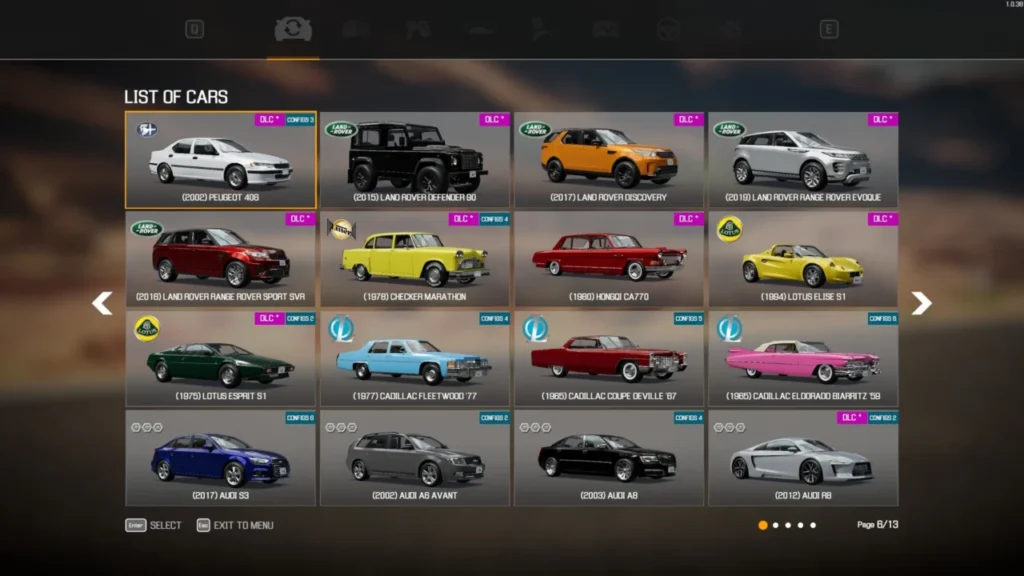Pick the blue Cadillac Fleetwood '77
The height and width of the screenshot is (576, 1024).
[414, 358]
